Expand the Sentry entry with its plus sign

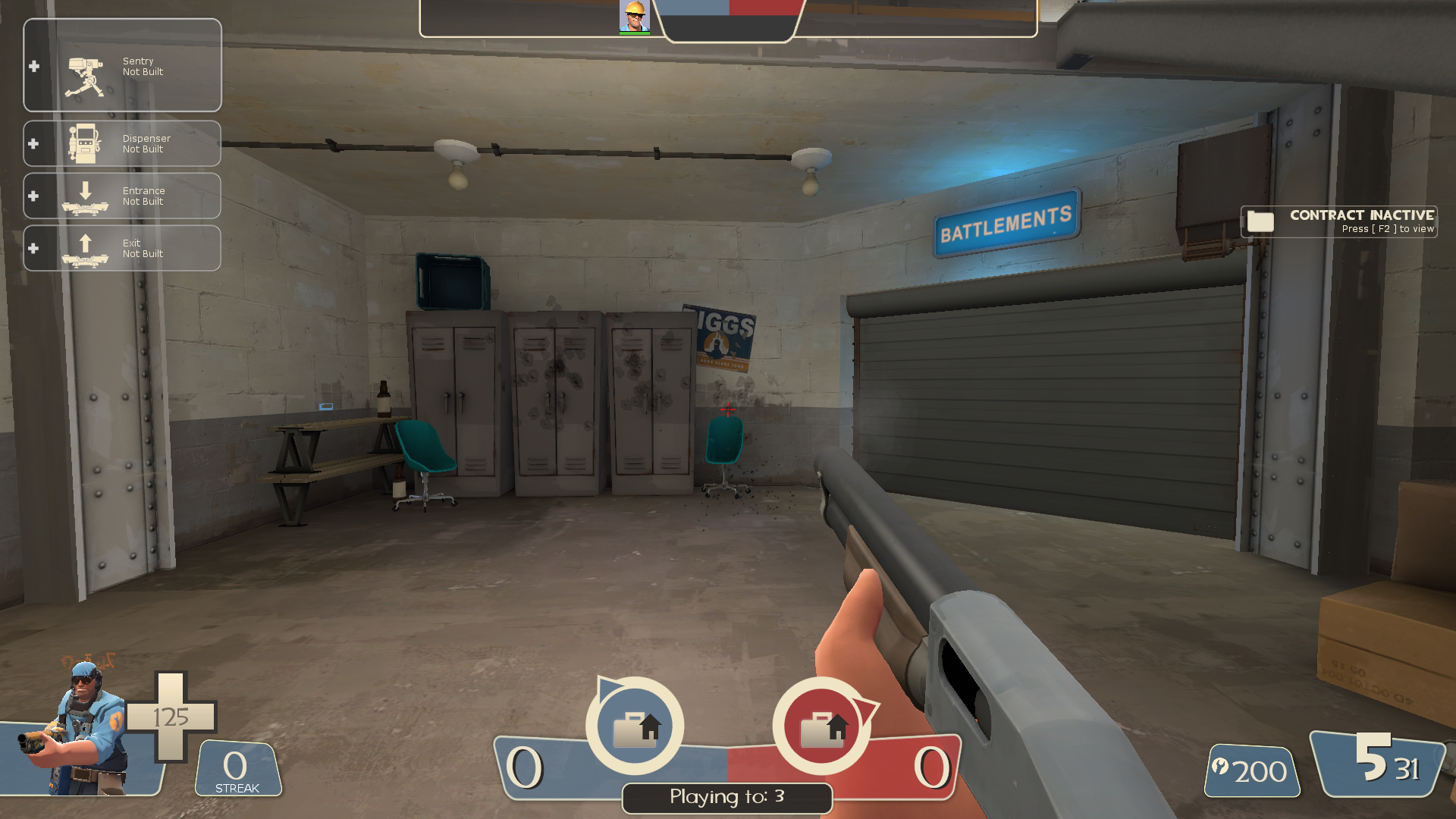[x=33, y=67]
